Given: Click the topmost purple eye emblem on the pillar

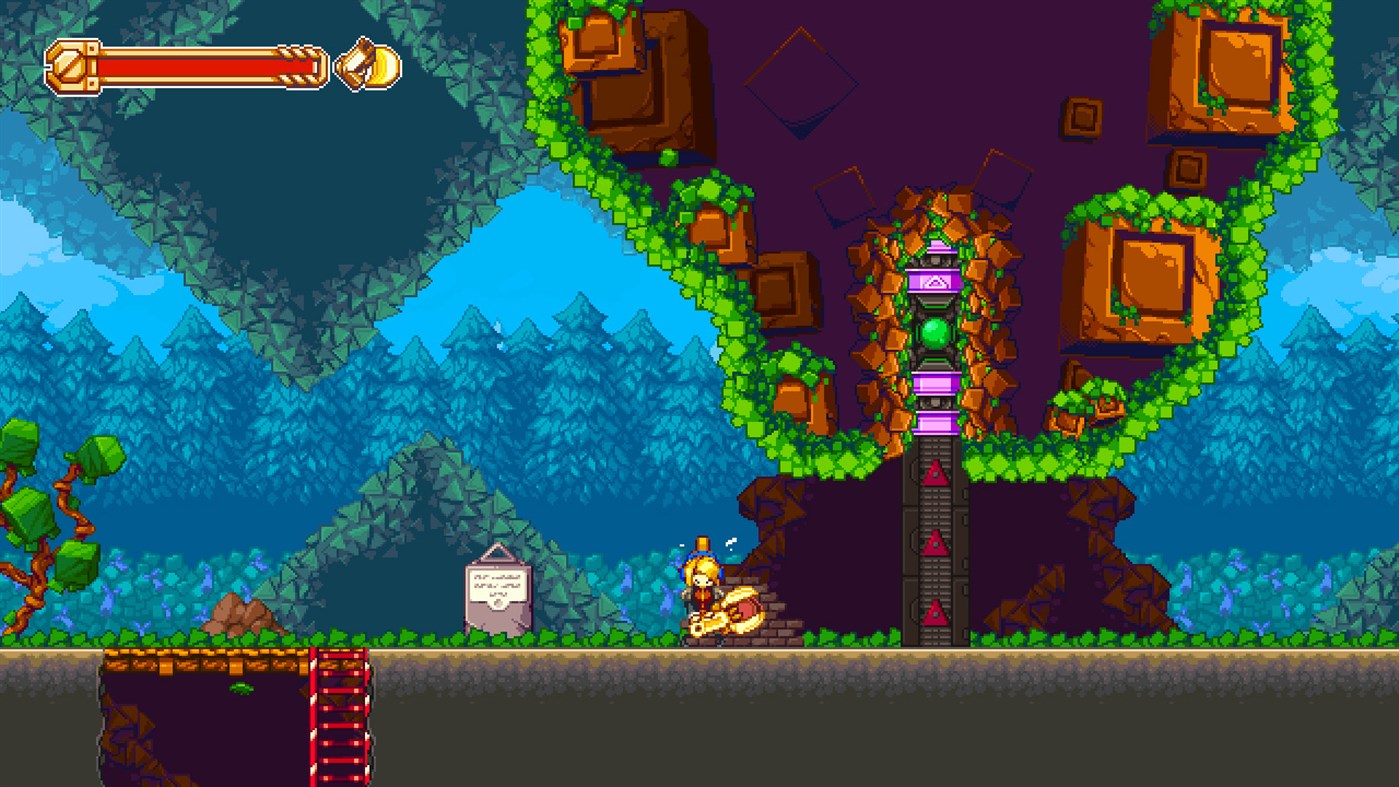Looking at the screenshot, I should tap(934, 282).
